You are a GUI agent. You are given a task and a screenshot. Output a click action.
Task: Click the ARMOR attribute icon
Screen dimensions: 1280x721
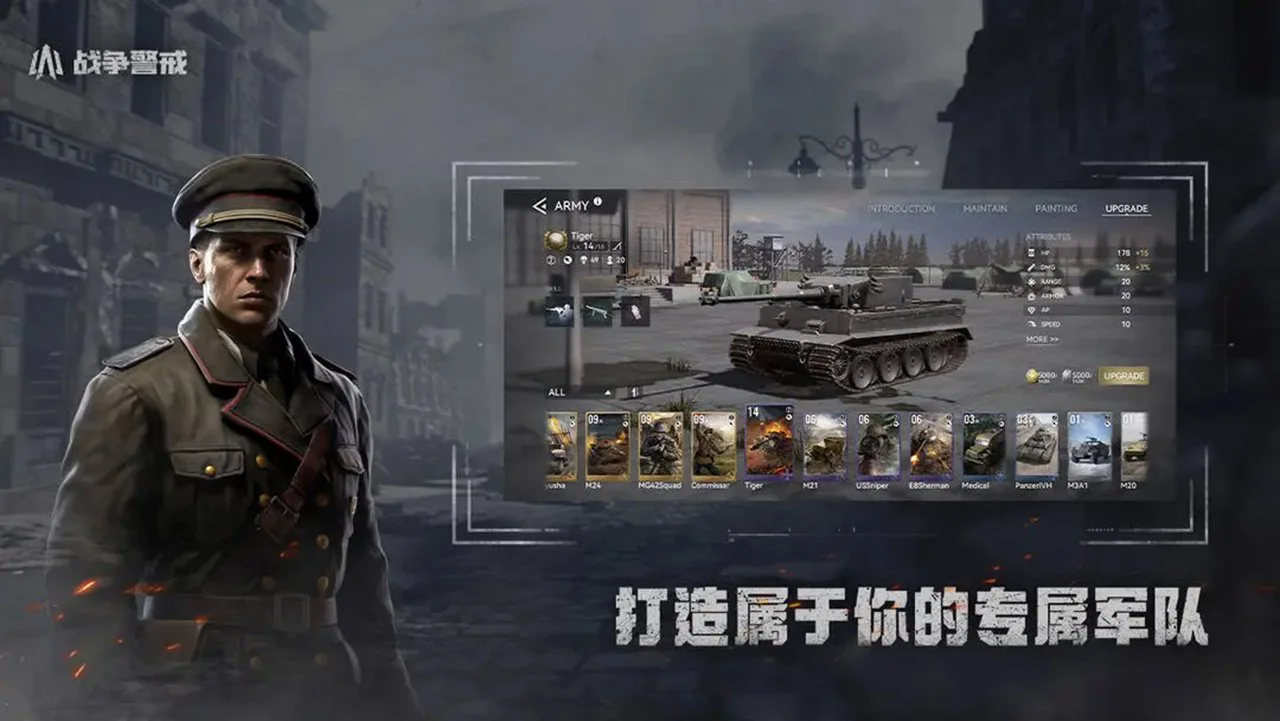[1032, 295]
